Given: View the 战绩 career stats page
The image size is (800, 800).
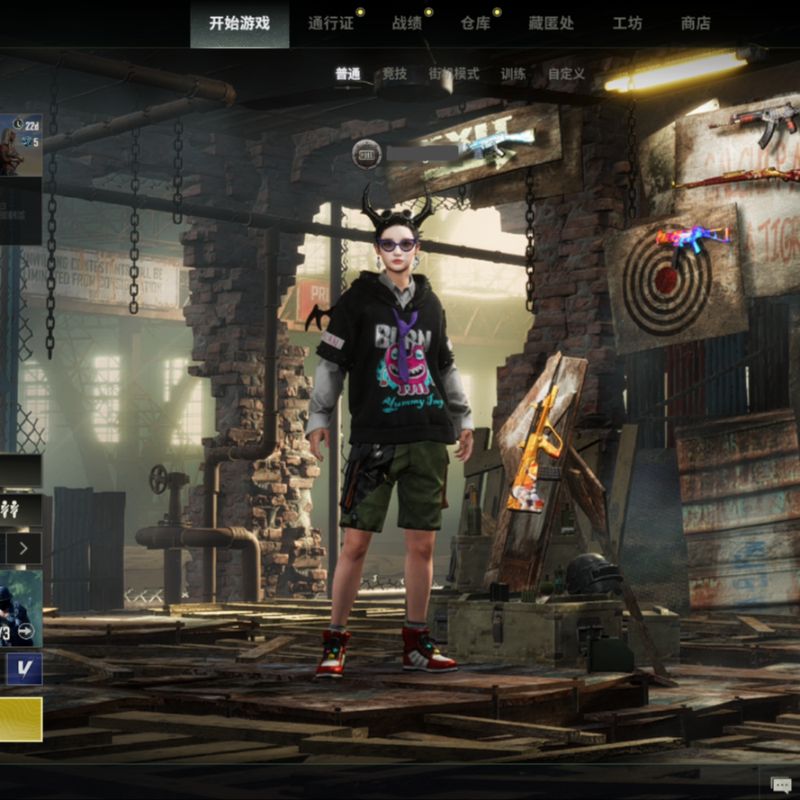Looking at the screenshot, I should pyautogui.click(x=407, y=23).
